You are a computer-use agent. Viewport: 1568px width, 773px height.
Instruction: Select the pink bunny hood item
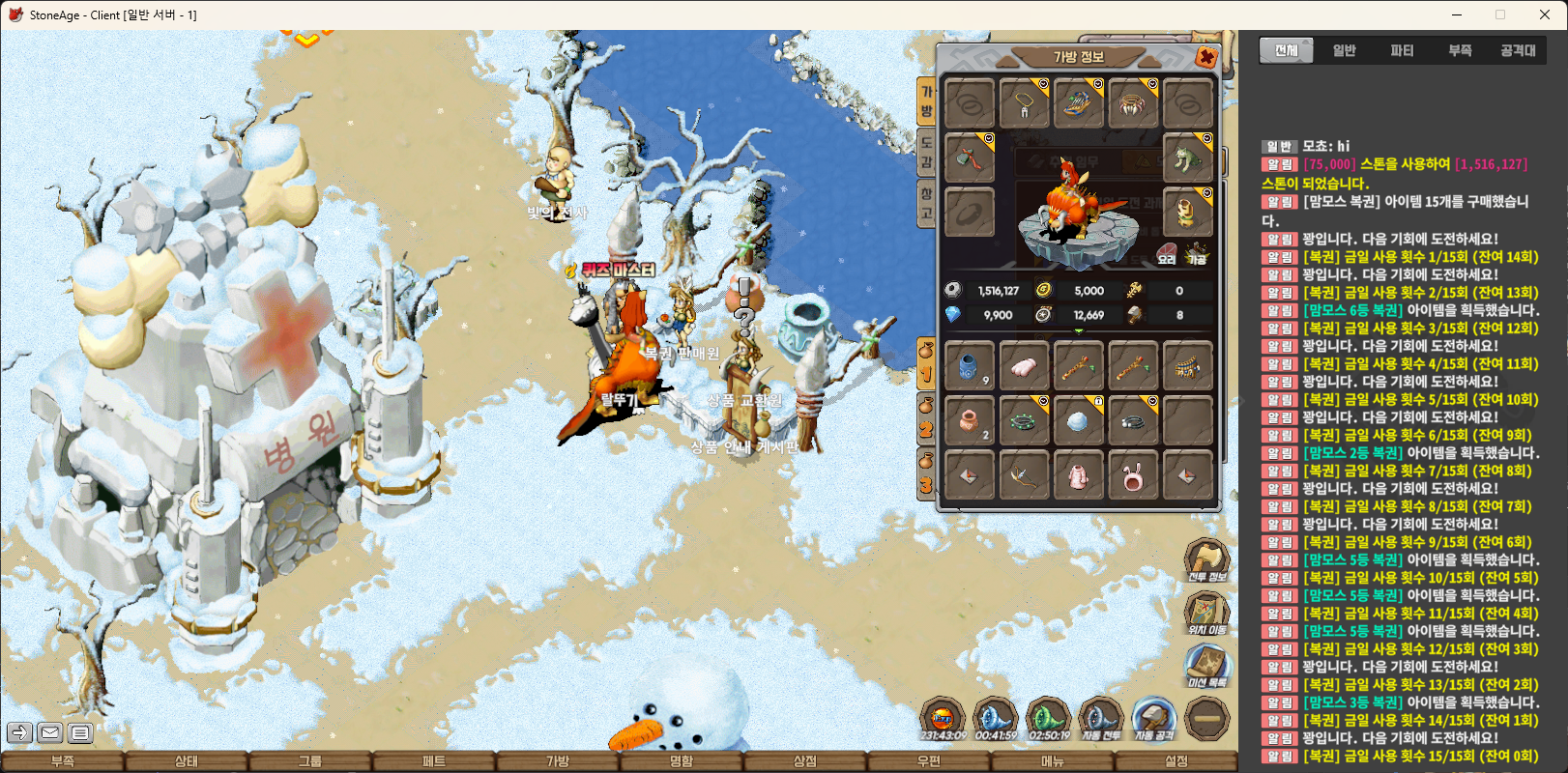(1133, 475)
